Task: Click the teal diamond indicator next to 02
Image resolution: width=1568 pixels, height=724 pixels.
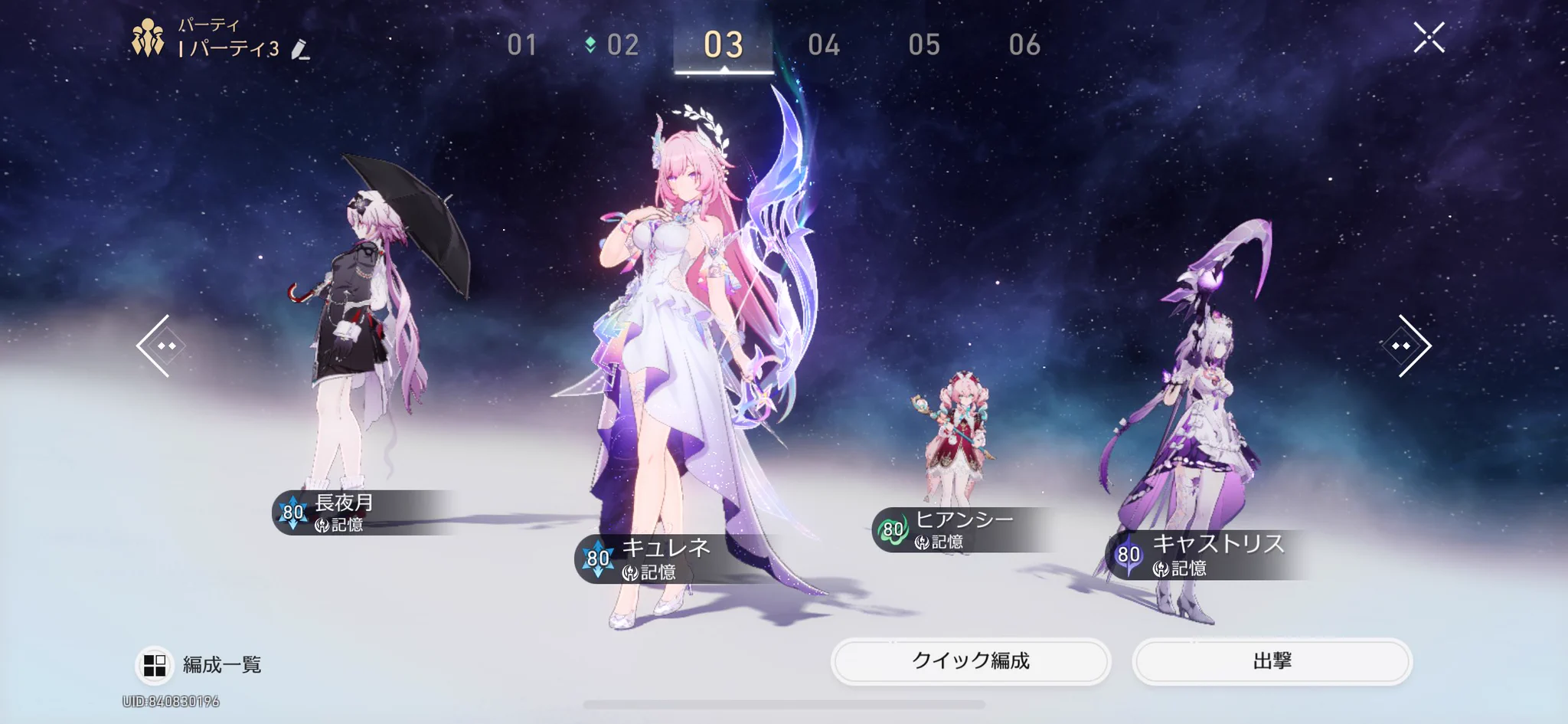Action: point(590,45)
